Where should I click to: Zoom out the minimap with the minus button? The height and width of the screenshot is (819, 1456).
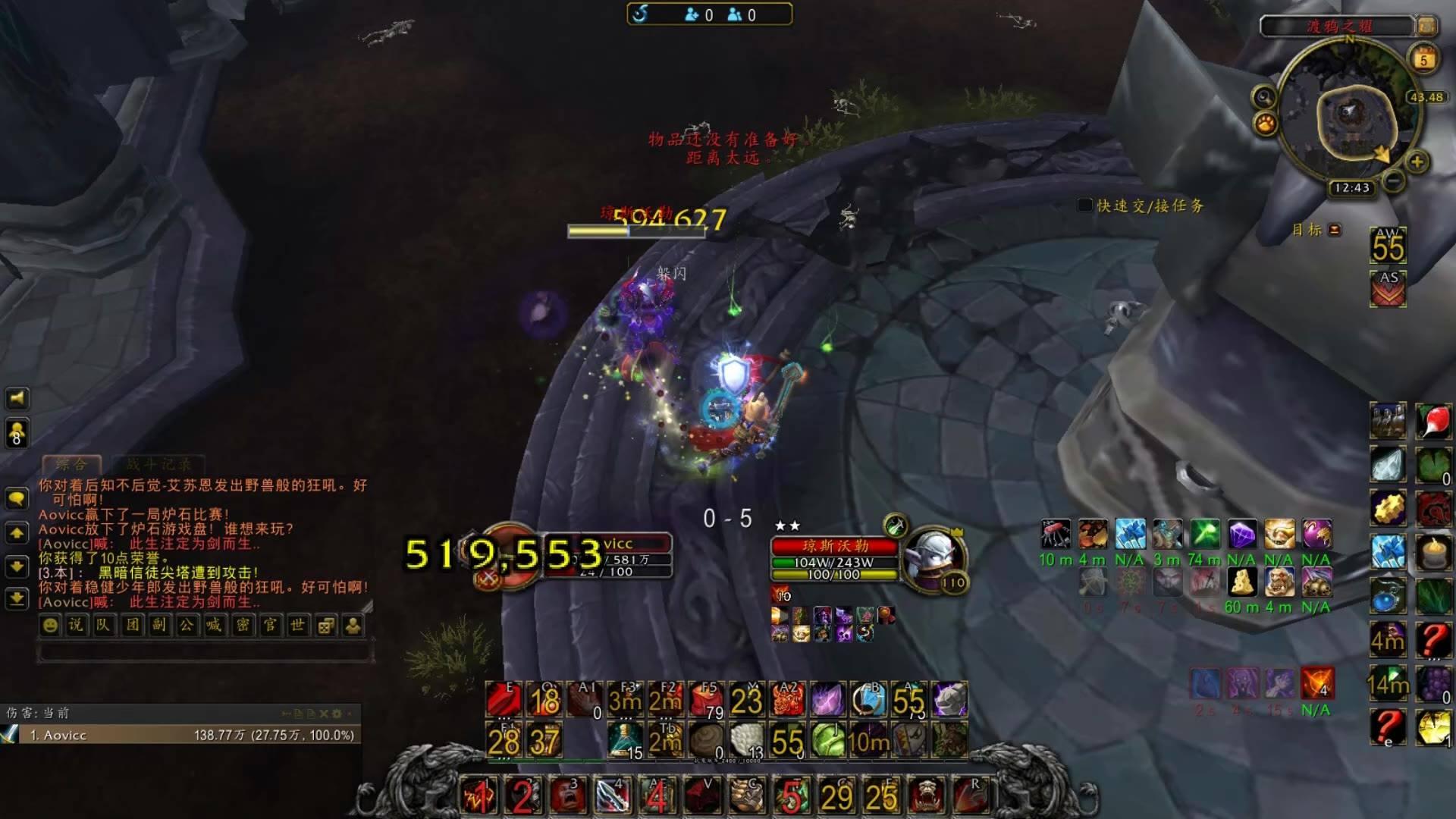[1392, 181]
